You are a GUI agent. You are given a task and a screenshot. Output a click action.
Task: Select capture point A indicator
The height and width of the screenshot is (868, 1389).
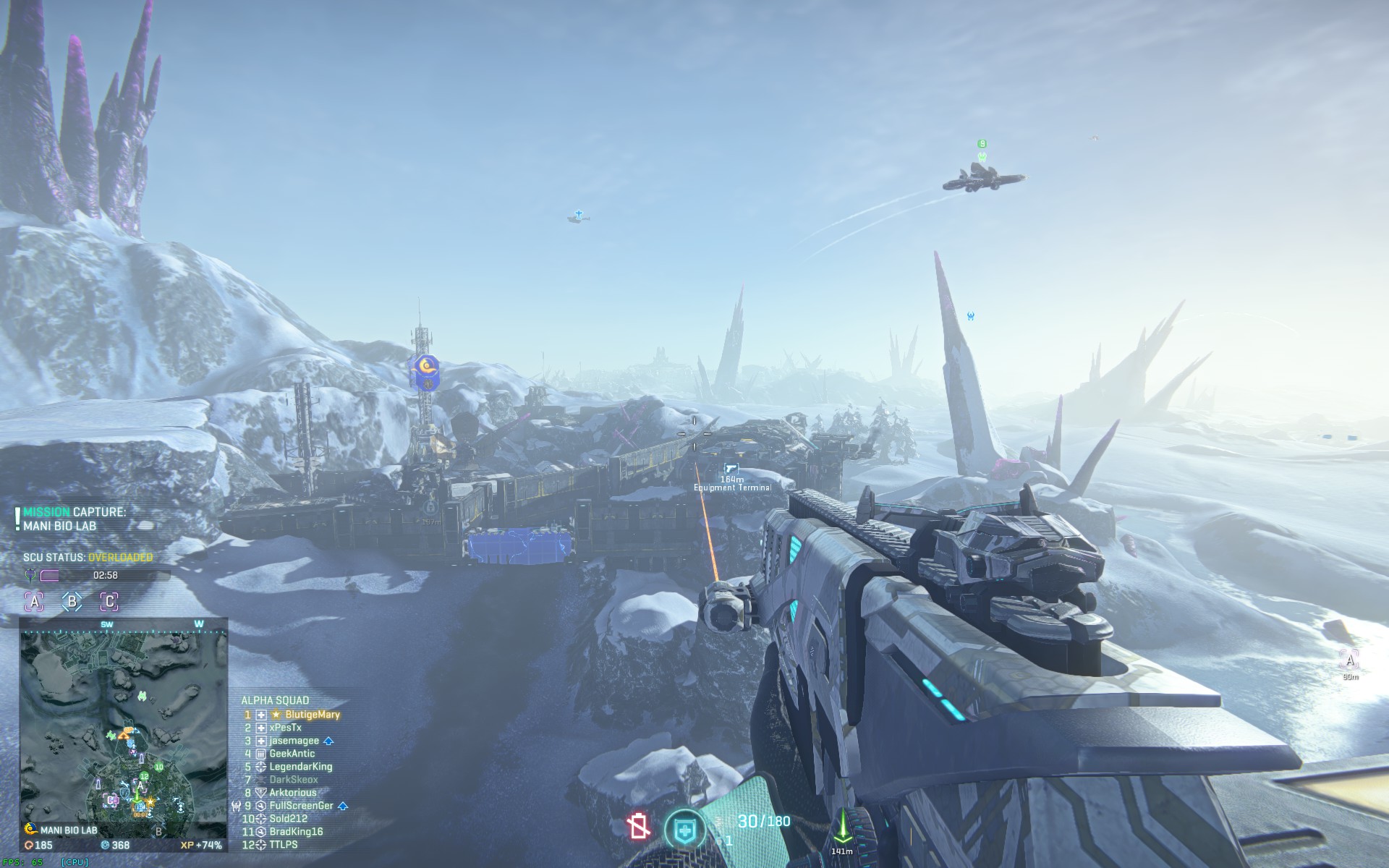tap(35, 601)
